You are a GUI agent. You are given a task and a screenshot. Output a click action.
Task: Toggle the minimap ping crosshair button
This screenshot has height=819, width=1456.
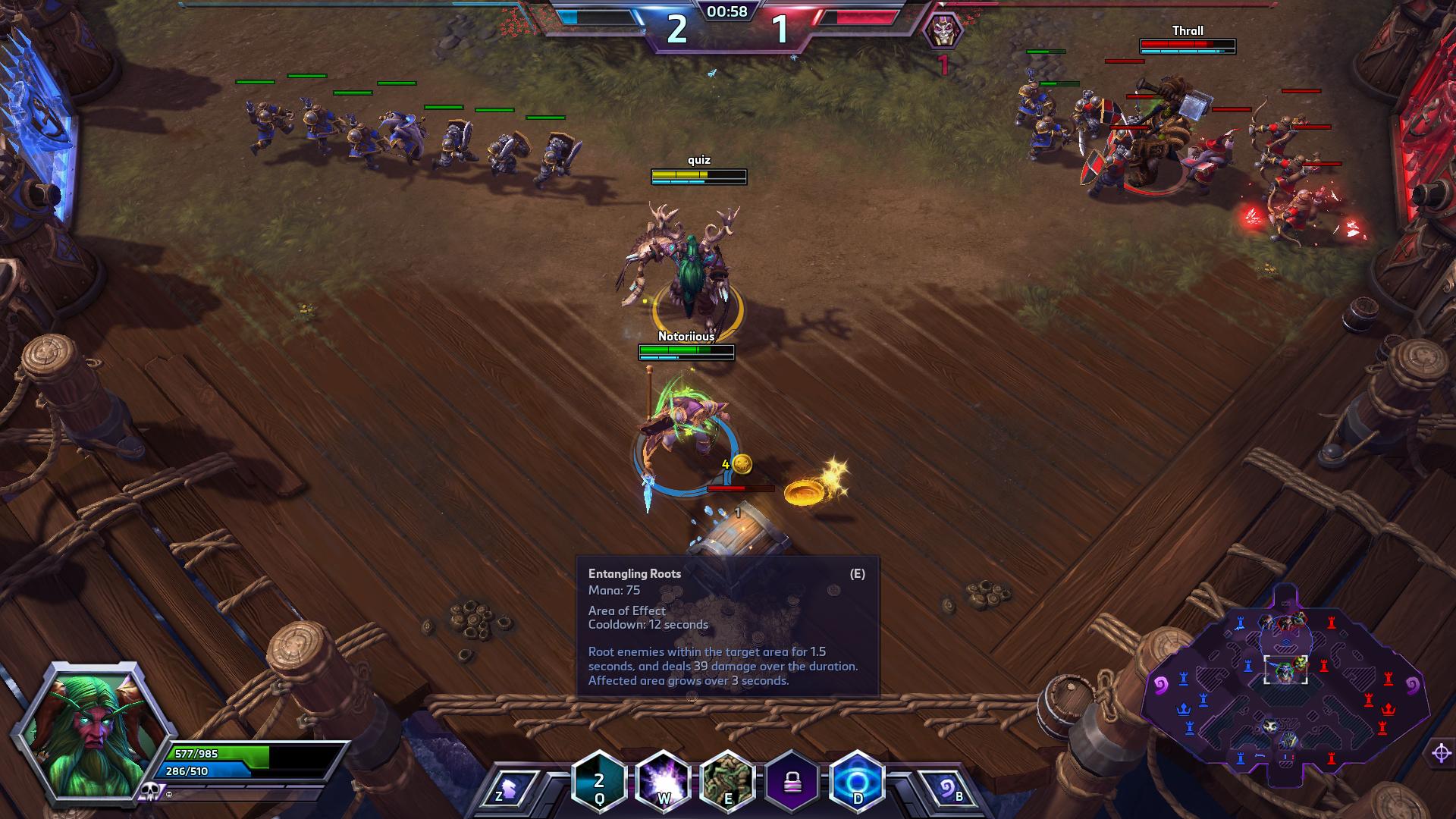click(1442, 753)
